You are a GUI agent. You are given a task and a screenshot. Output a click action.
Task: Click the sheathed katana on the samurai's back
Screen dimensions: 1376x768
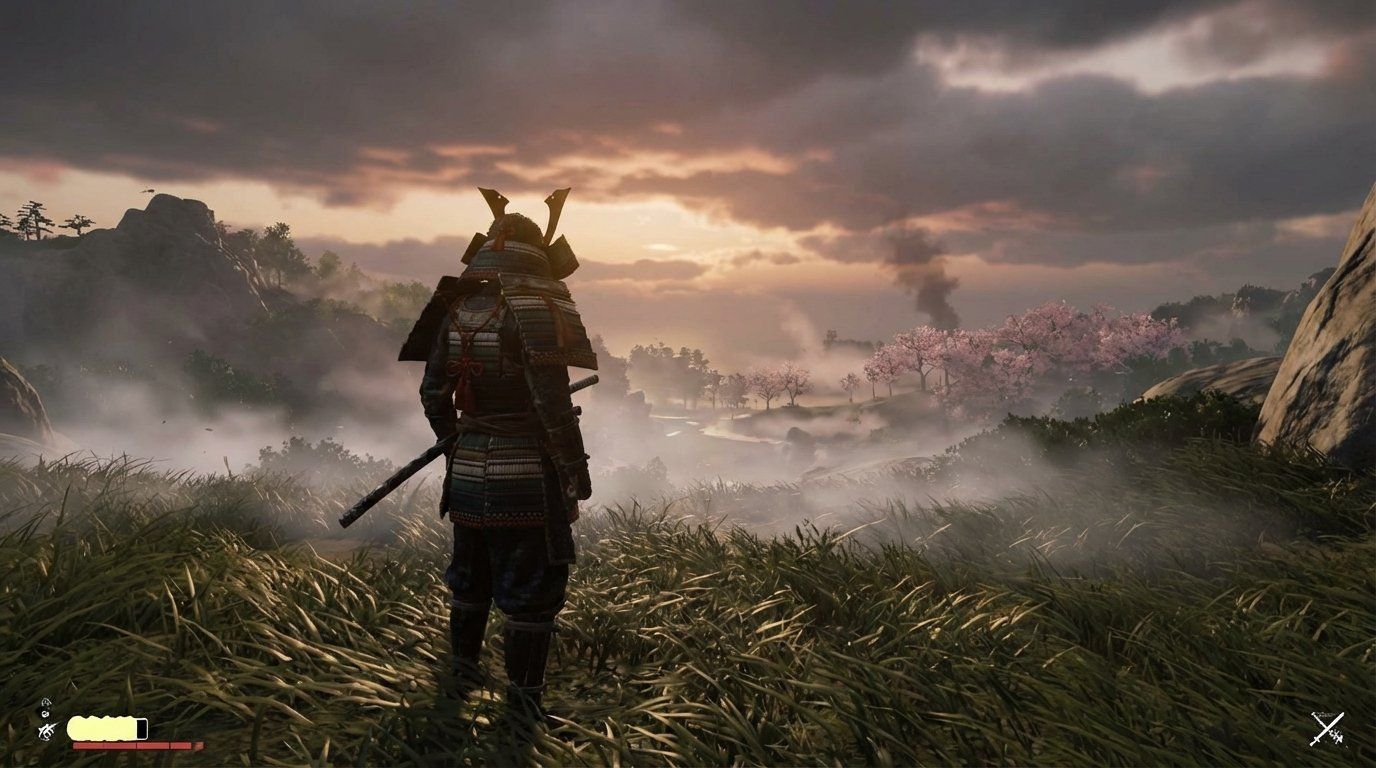pyautogui.click(x=400, y=480)
